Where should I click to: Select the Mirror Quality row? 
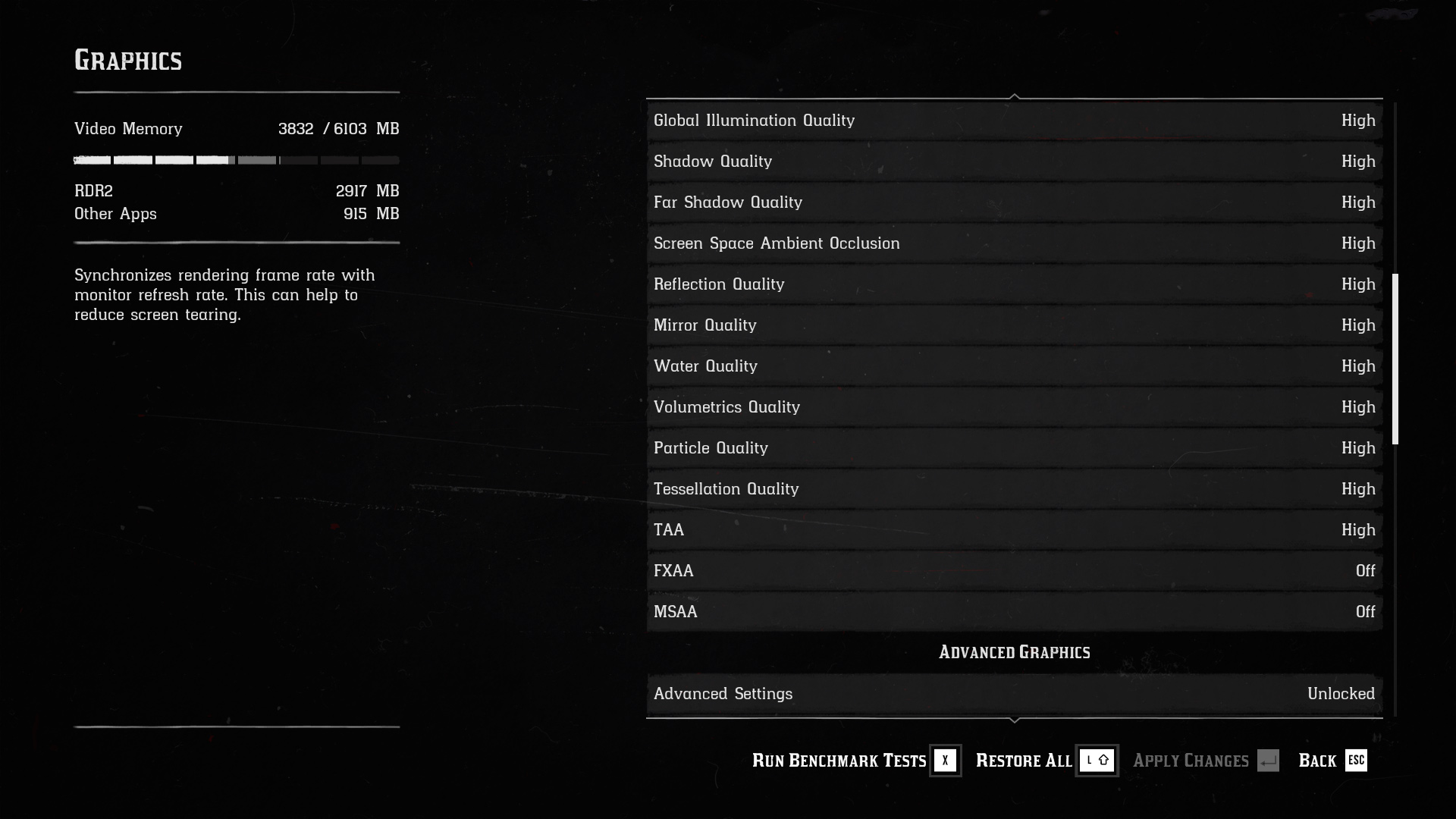pos(1014,325)
